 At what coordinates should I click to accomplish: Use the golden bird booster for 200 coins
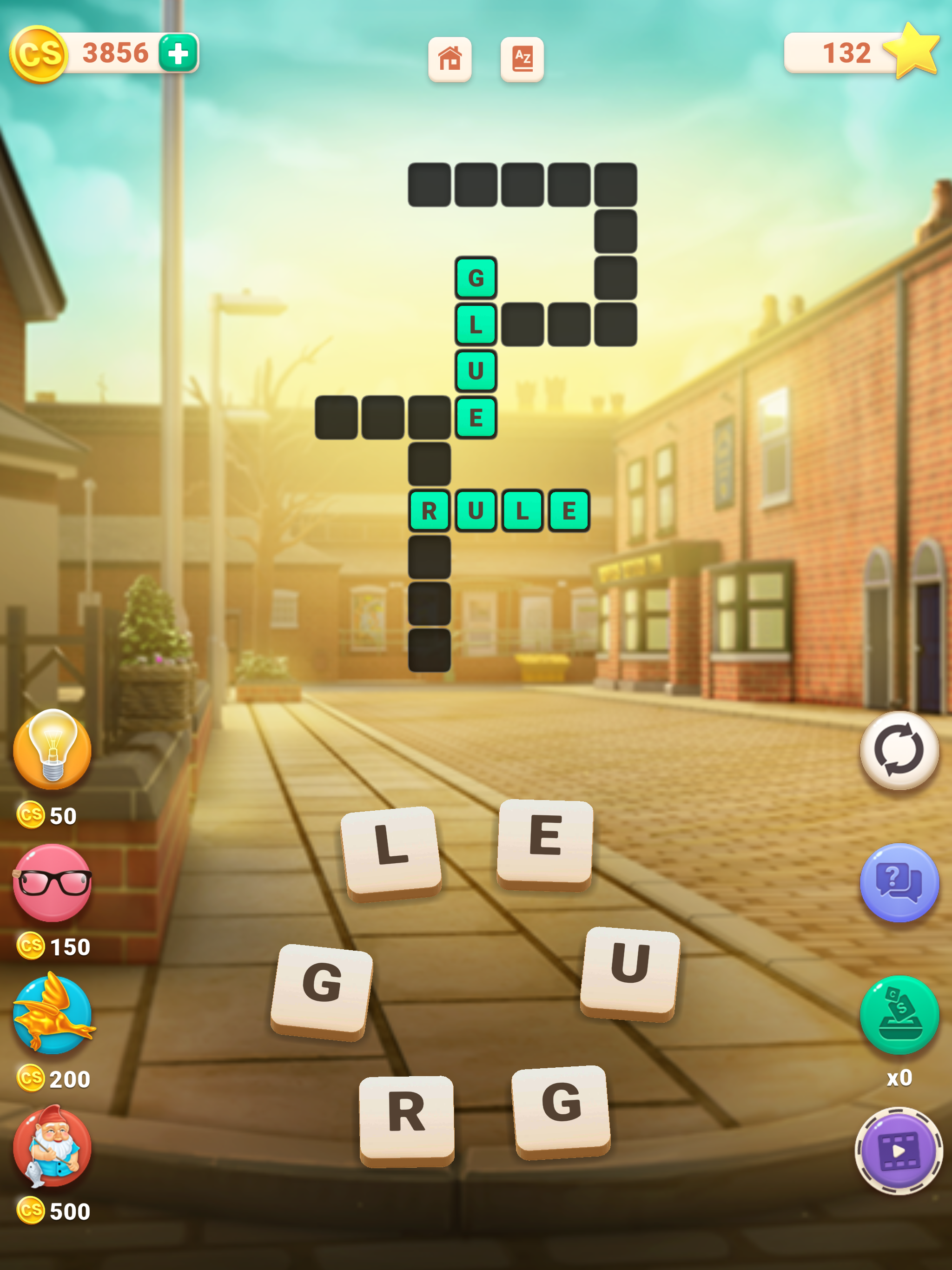[x=53, y=1014]
